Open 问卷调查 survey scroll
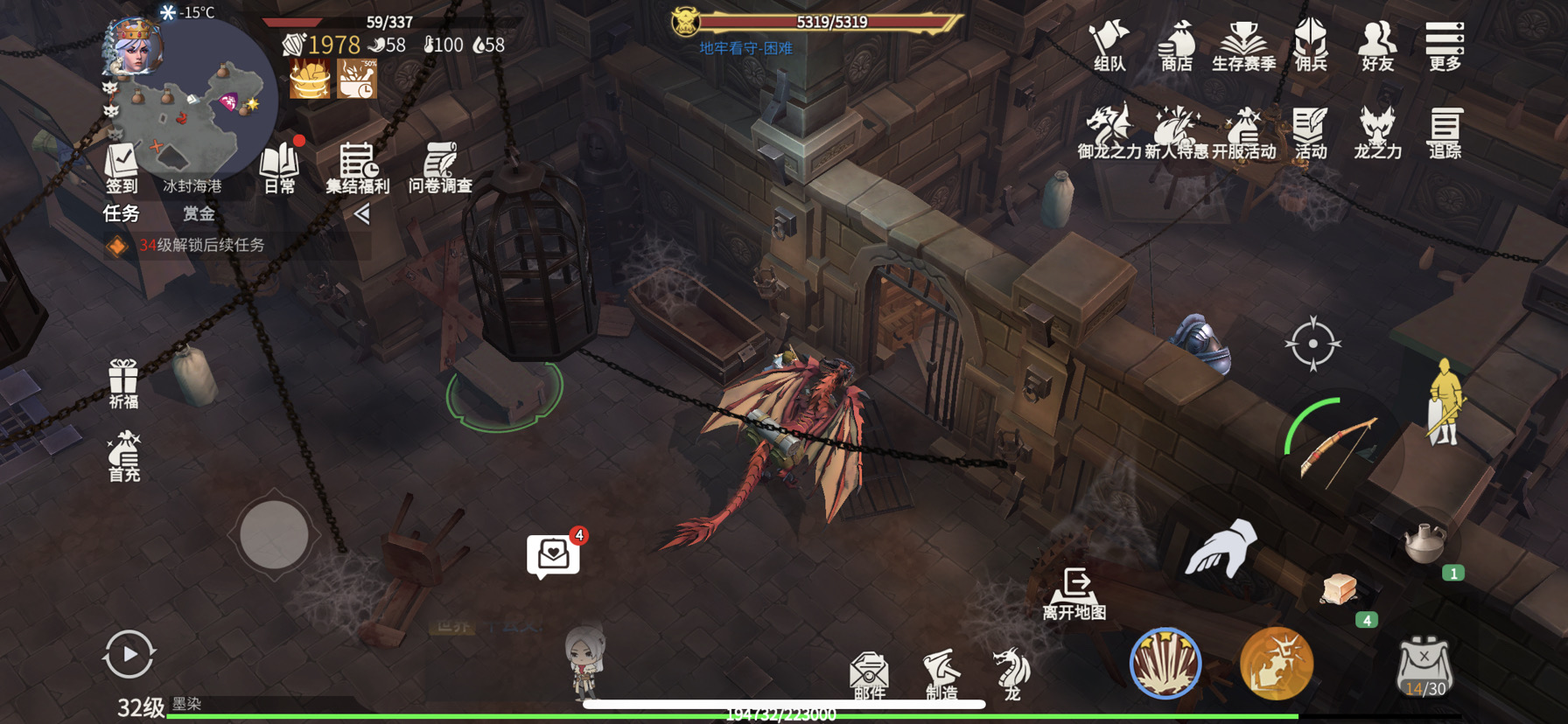 [440, 168]
